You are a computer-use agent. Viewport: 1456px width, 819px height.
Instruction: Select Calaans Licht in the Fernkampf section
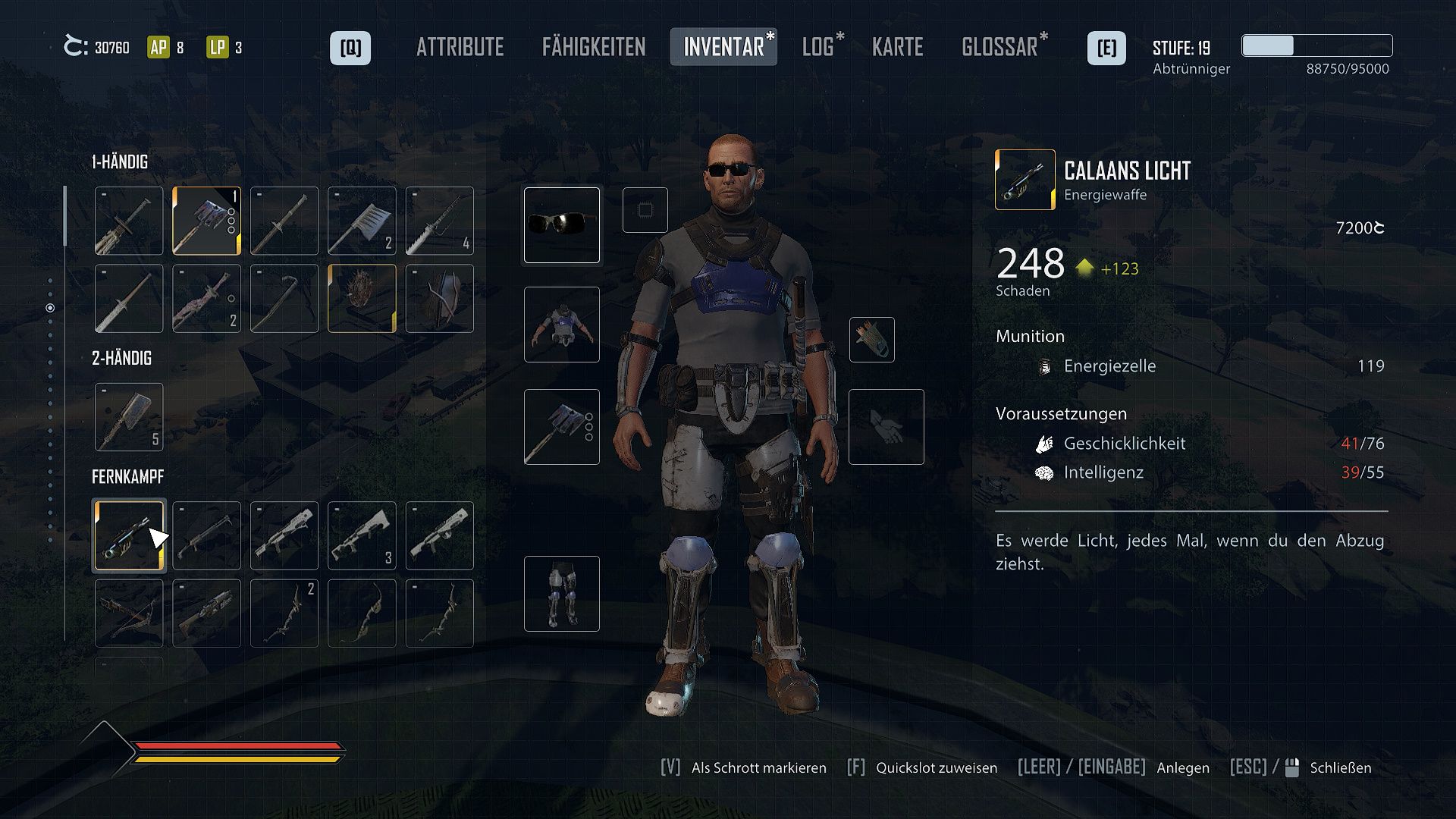129,535
